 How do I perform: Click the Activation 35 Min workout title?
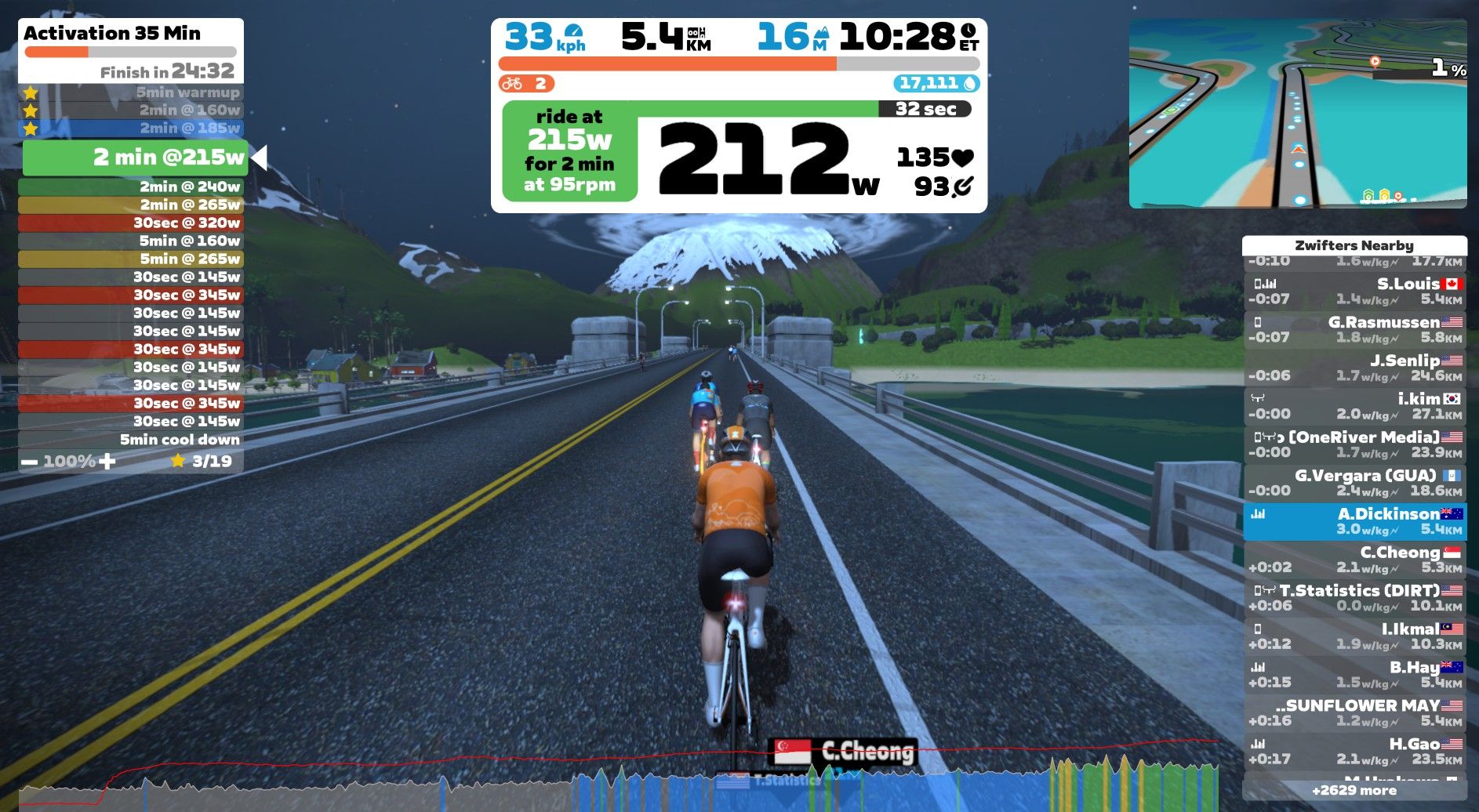coord(112,34)
